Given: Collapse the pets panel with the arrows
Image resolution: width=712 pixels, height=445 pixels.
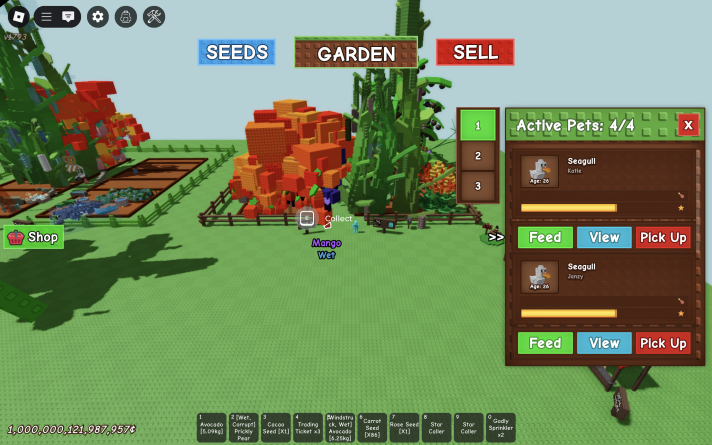Looking at the screenshot, I should coord(496,237).
